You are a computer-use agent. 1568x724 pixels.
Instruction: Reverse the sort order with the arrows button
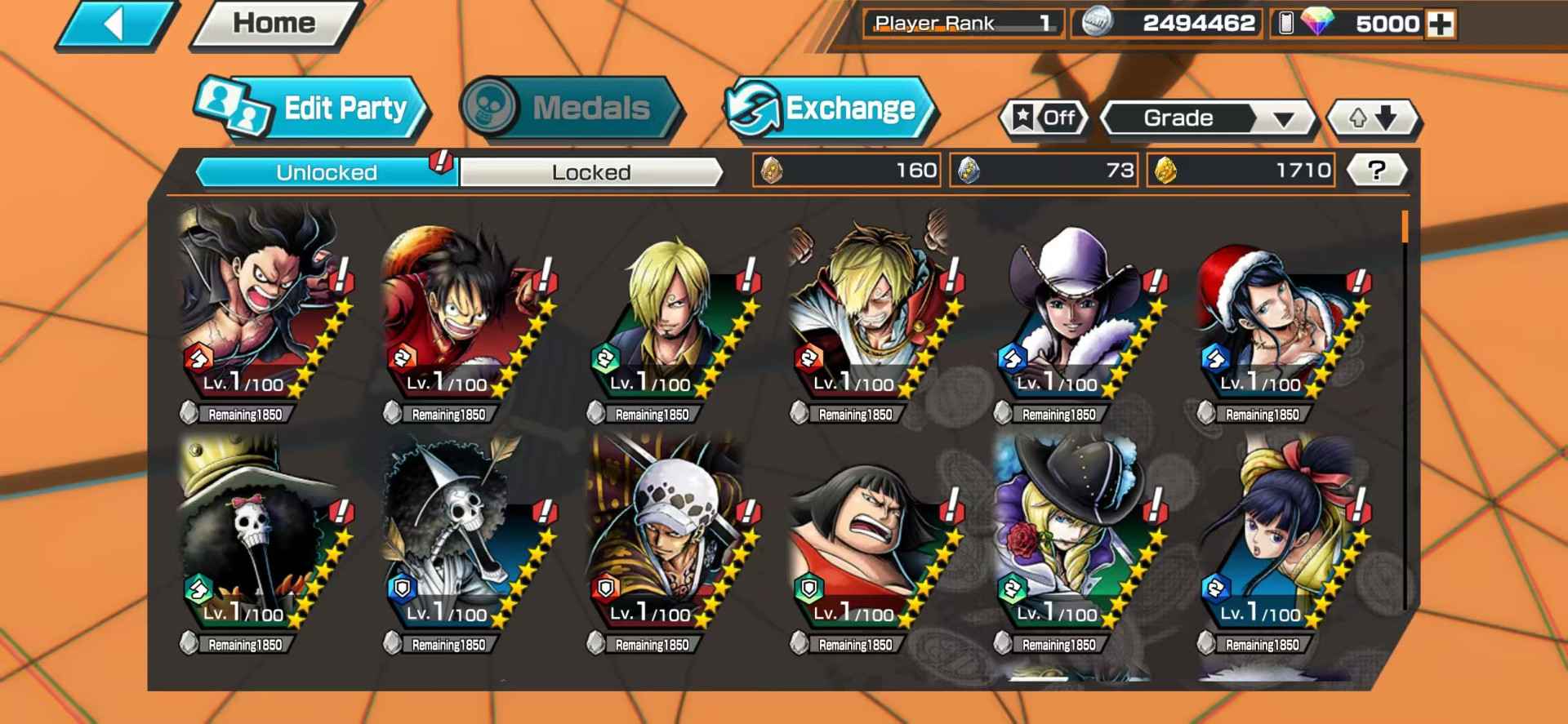pyautogui.click(x=1373, y=118)
